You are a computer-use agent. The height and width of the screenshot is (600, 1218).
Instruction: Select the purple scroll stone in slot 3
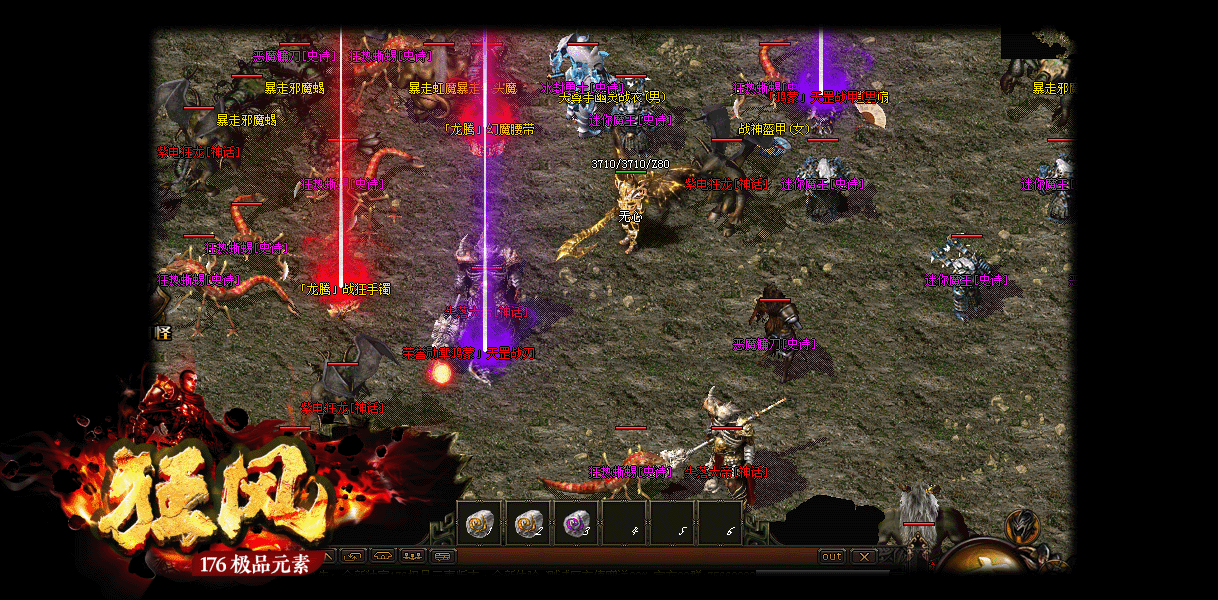tap(575, 523)
